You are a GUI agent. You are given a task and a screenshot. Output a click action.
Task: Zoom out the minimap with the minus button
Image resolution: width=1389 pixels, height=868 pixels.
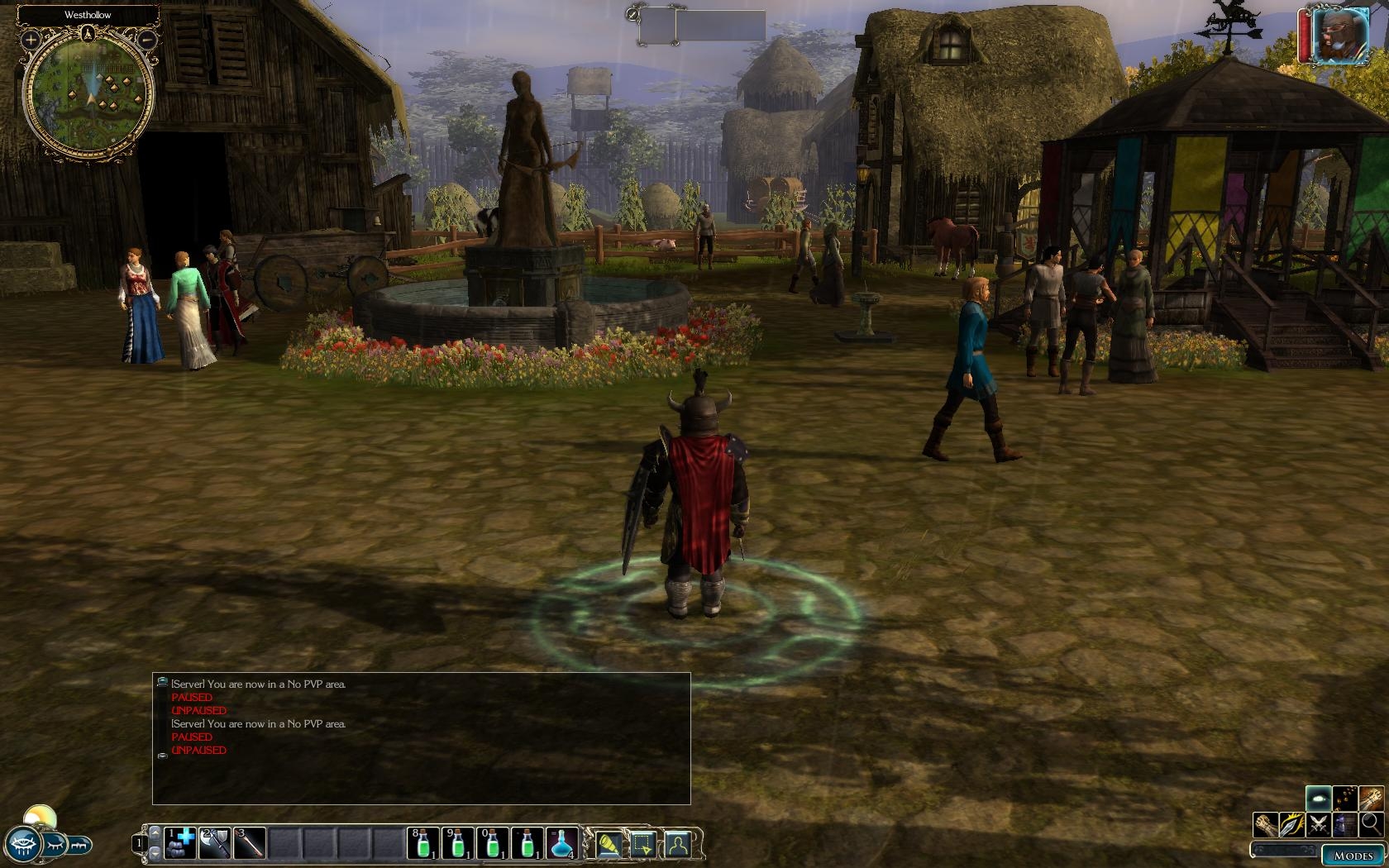[x=146, y=39]
